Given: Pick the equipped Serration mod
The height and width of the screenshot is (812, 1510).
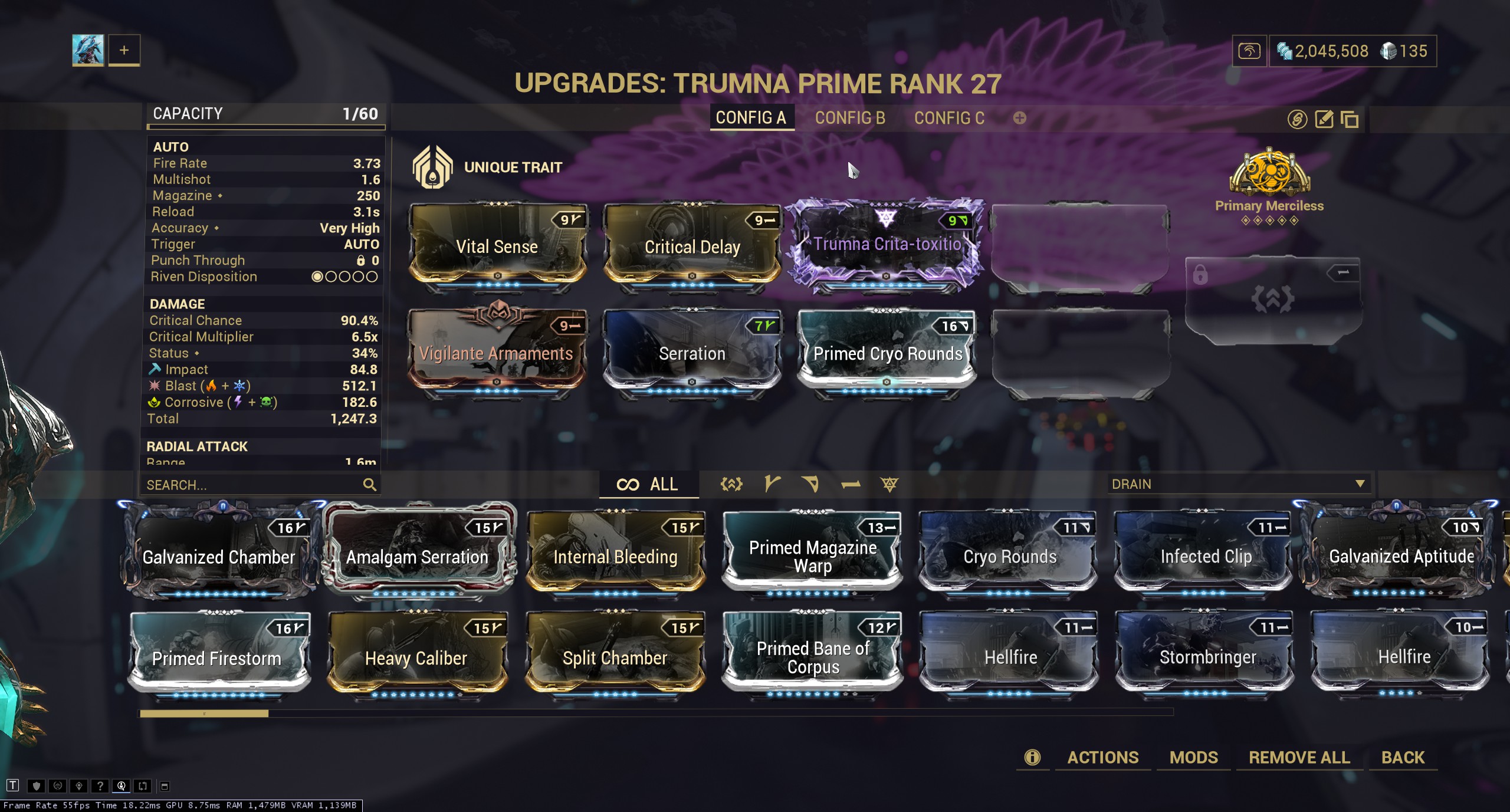Looking at the screenshot, I should 692,353.
